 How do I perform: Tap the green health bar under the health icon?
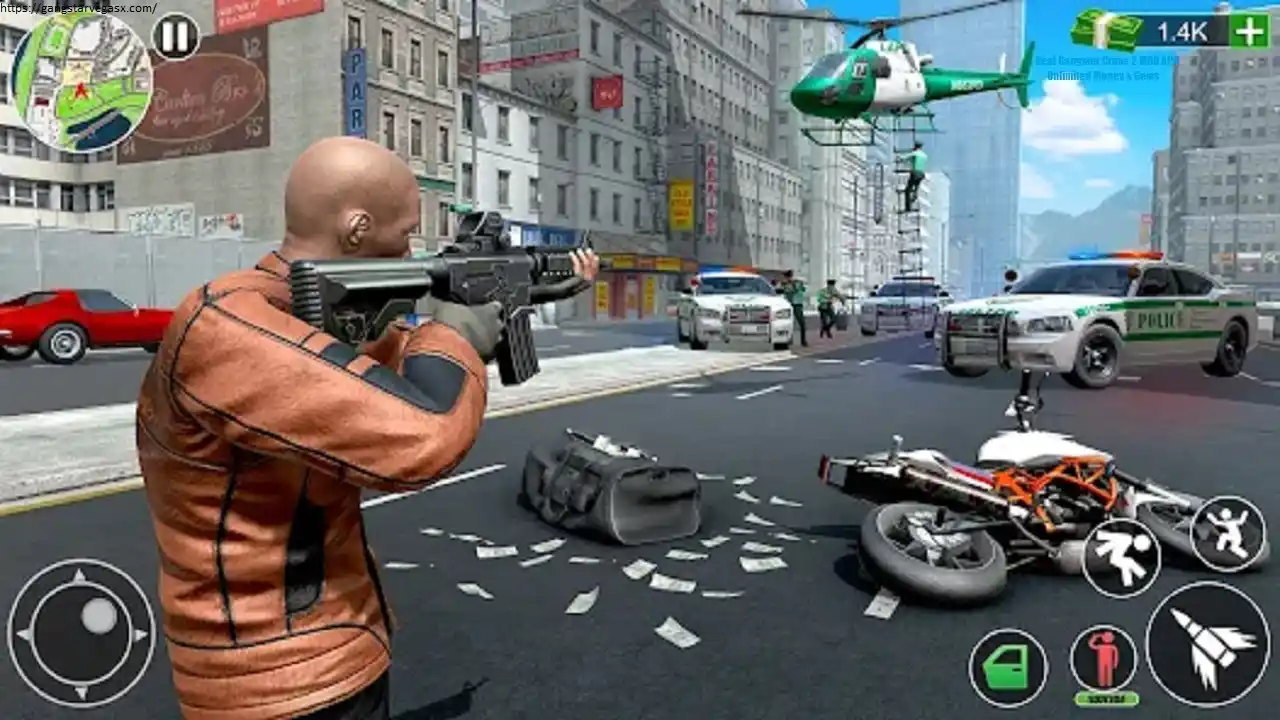coord(1106,699)
